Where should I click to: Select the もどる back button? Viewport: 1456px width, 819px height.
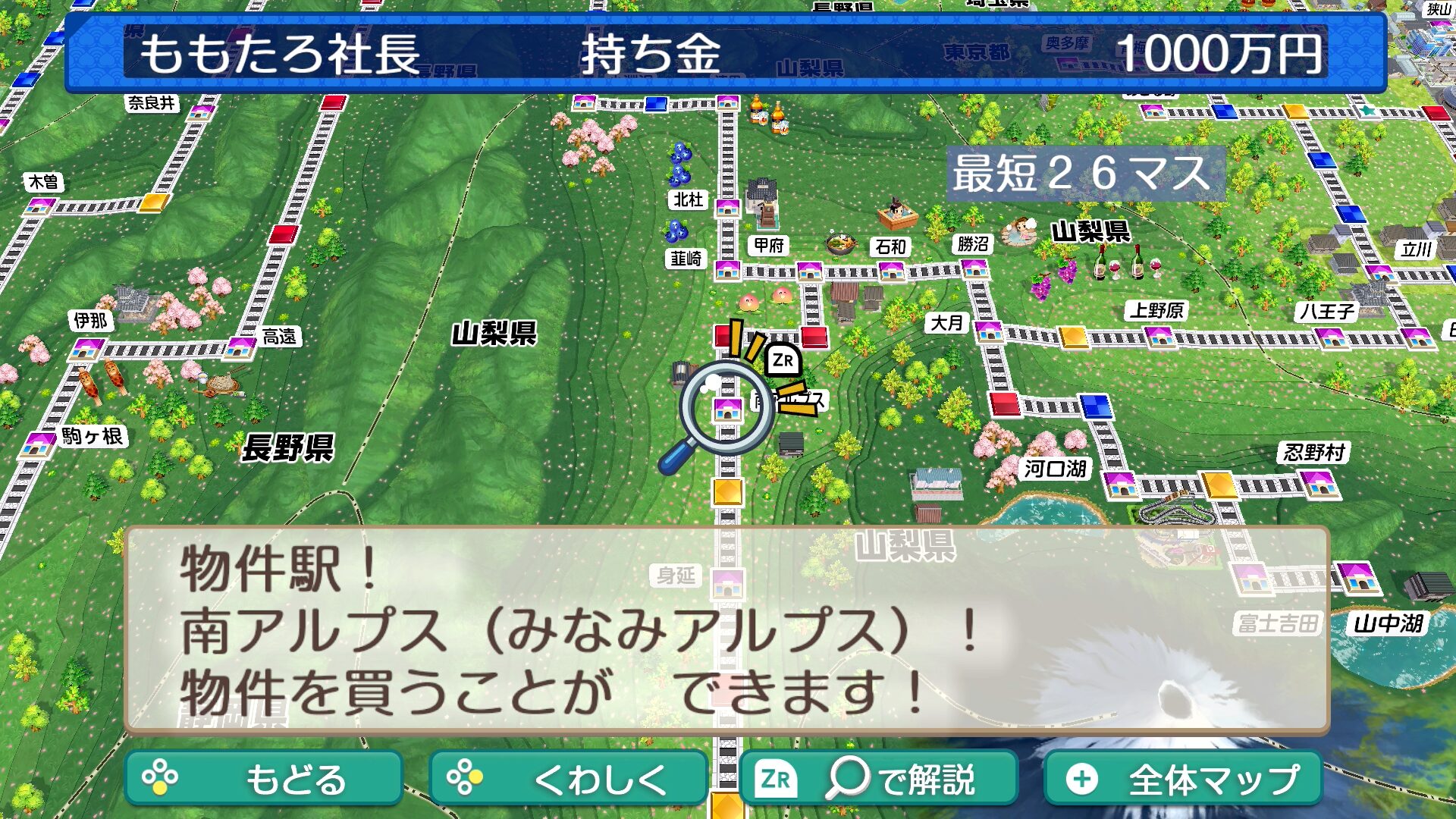click(x=263, y=778)
